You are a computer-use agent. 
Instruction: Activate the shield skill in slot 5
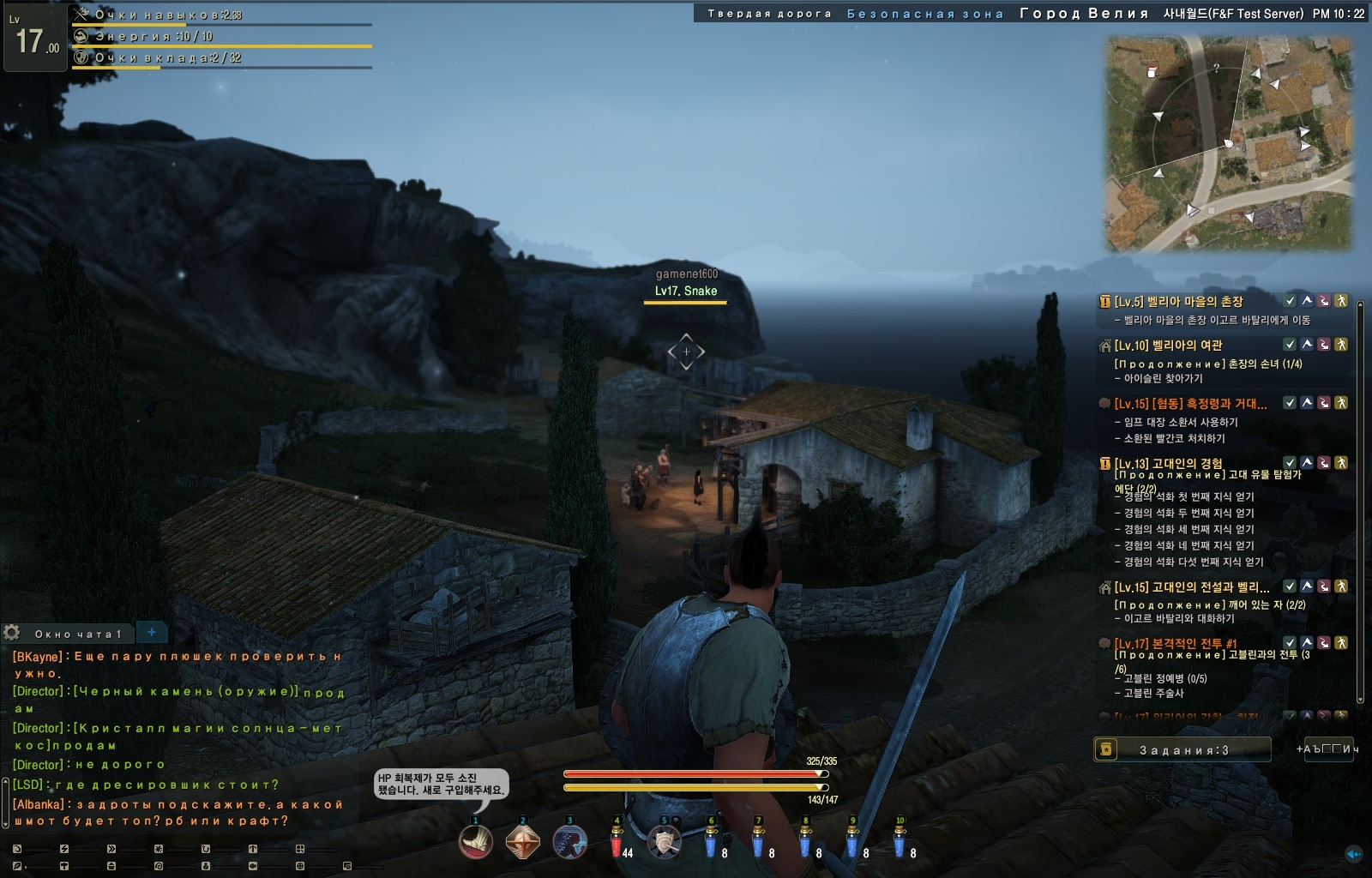[x=664, y=842]
